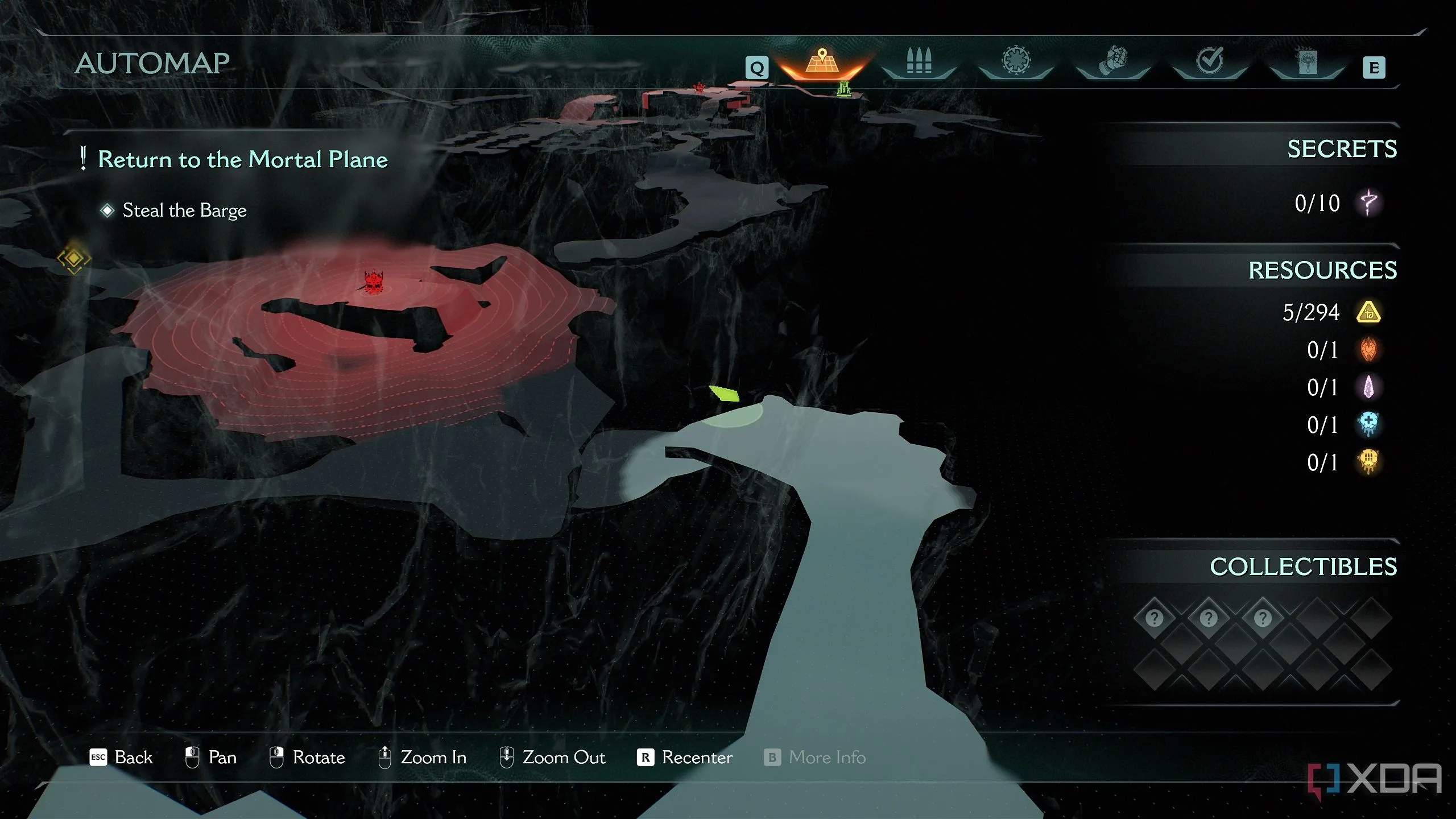Recenter the automap view
The height and width of the screenshot is (819, 1456).
pyautogui.click(x=685, y=758)
